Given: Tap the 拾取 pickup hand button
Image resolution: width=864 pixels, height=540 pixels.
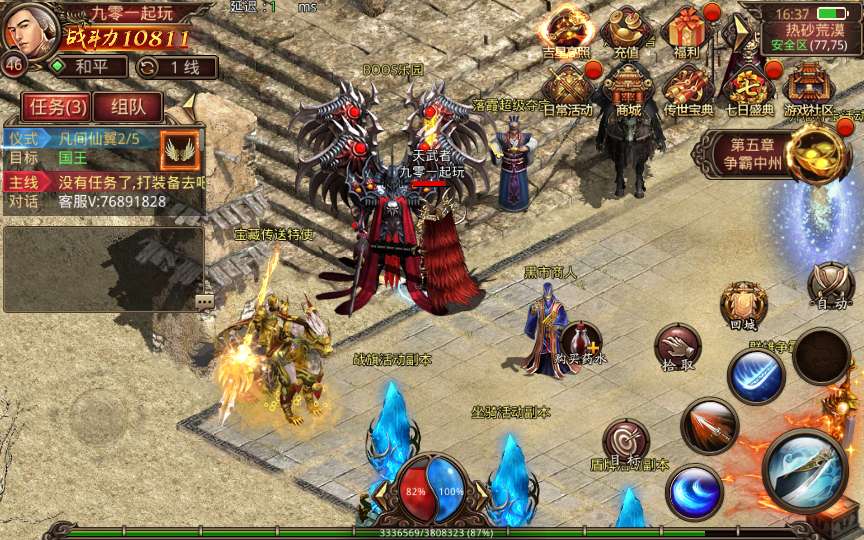Looking at the screenshot, I should pos(678,348).
